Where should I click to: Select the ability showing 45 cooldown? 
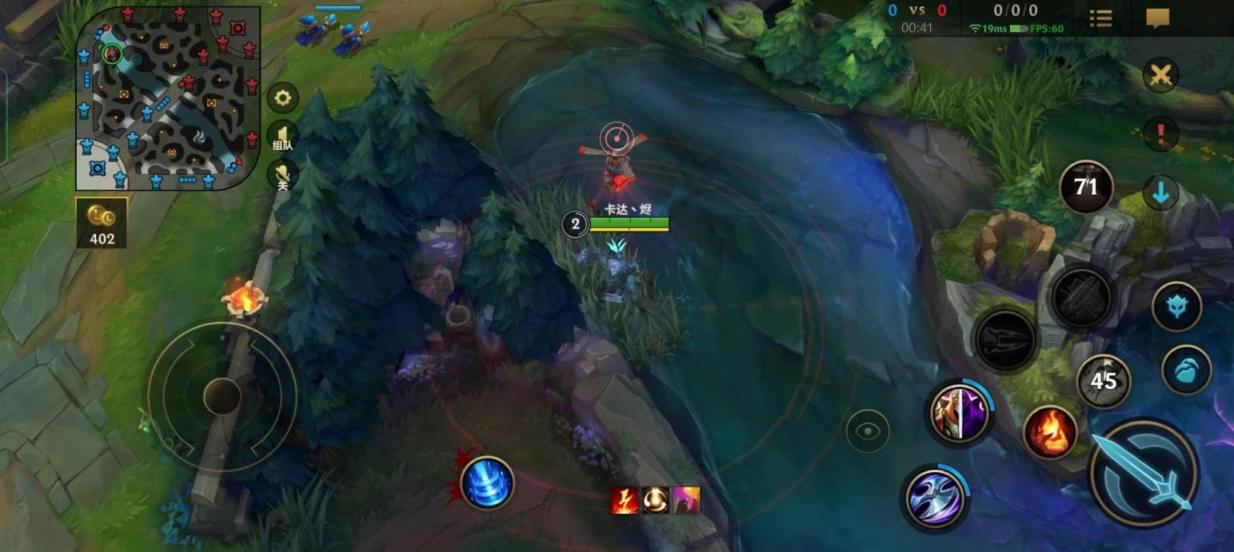(1103, 381)
